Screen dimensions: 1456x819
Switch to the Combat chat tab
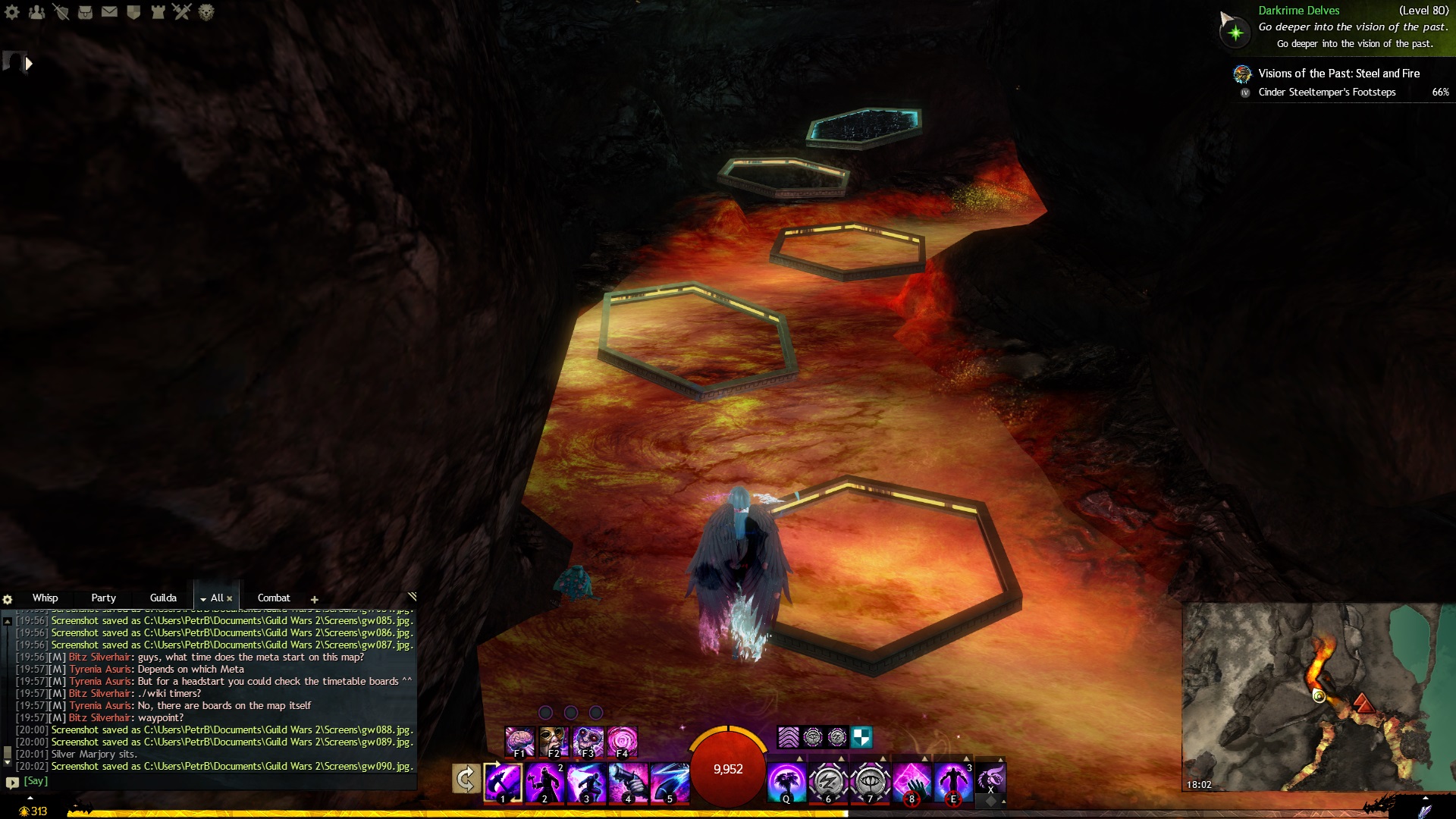coord(274,598)
